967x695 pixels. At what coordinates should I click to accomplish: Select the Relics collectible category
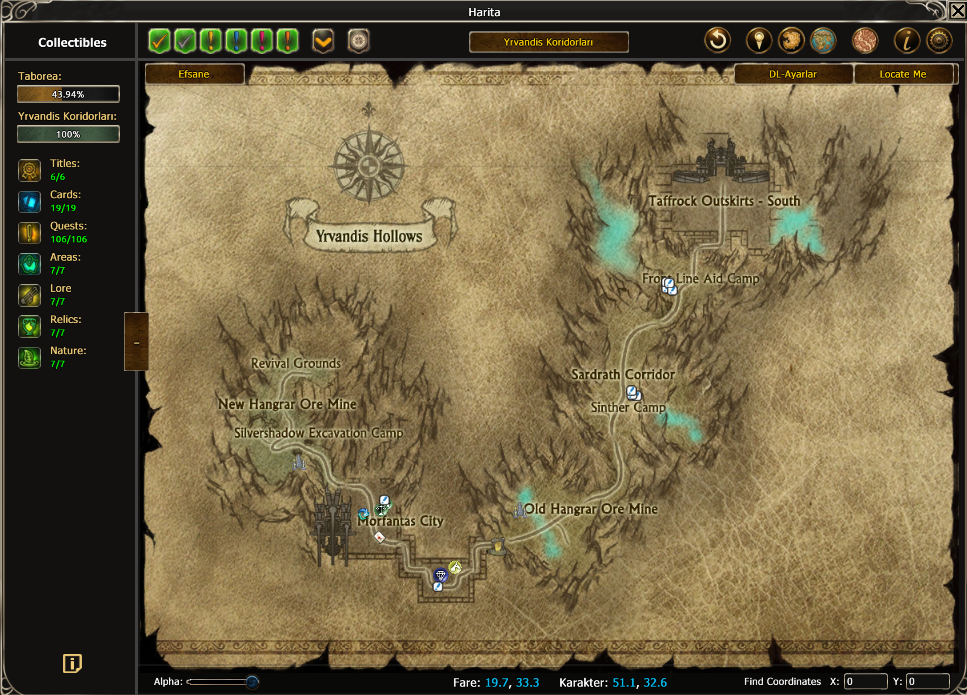pyautogui.click(x=30, y=325)
